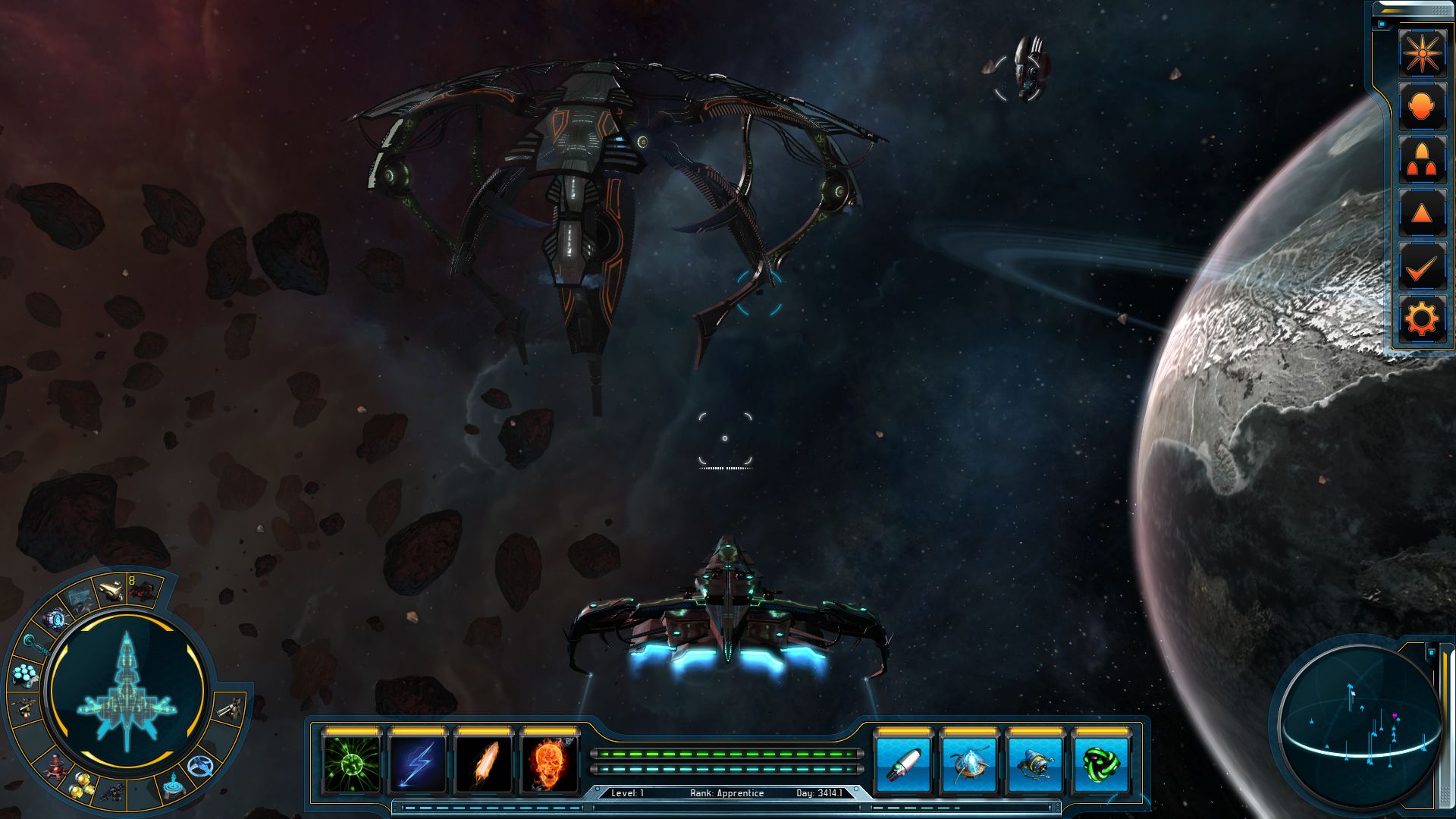Activate the green plasma orb ability
1456x819 pixels.
click(352, 764)
